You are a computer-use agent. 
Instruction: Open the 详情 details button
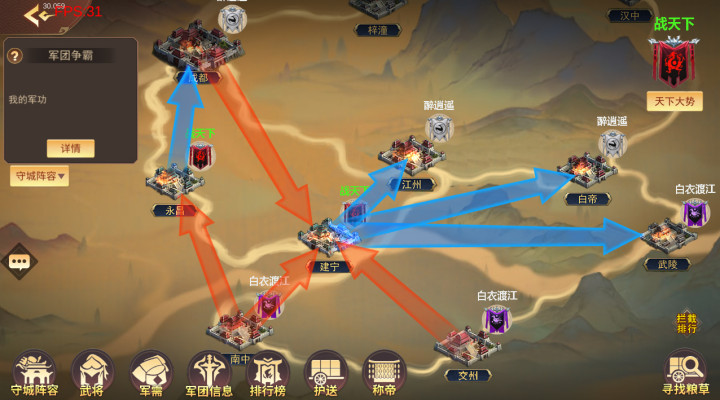(70, 148)
